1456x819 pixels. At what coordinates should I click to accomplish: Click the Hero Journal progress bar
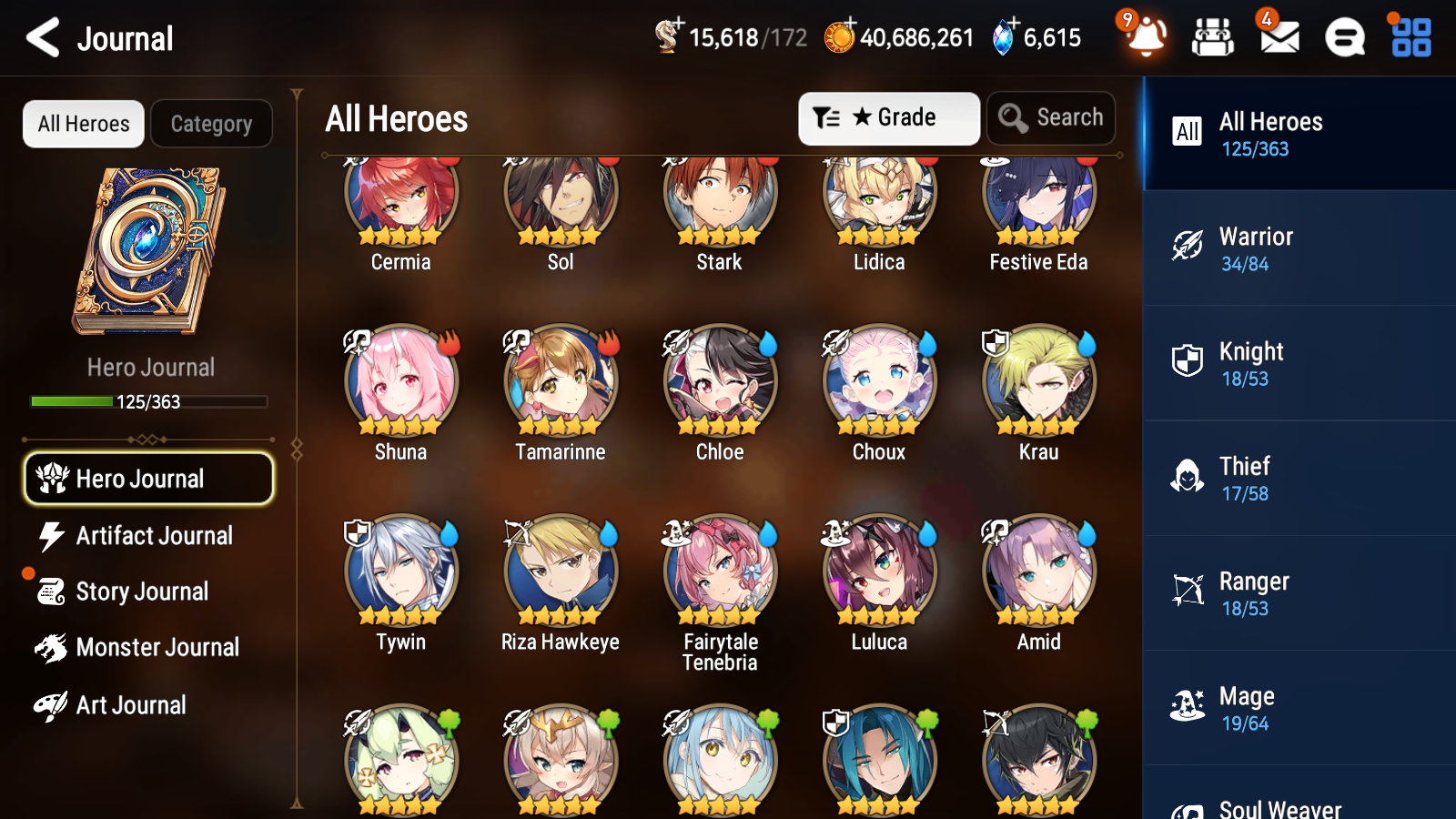[148, 401]
